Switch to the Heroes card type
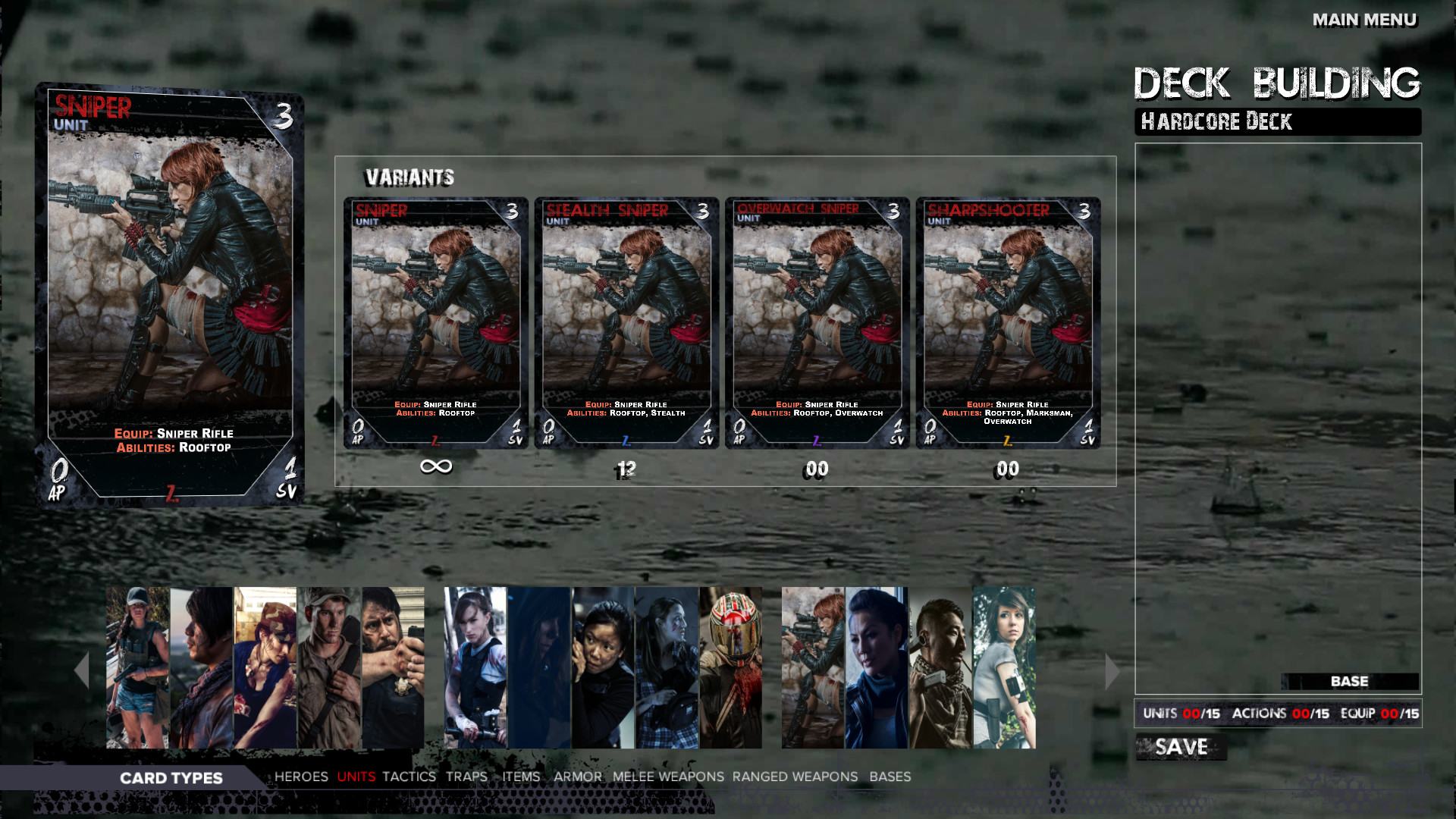 [x=301, y=777]
